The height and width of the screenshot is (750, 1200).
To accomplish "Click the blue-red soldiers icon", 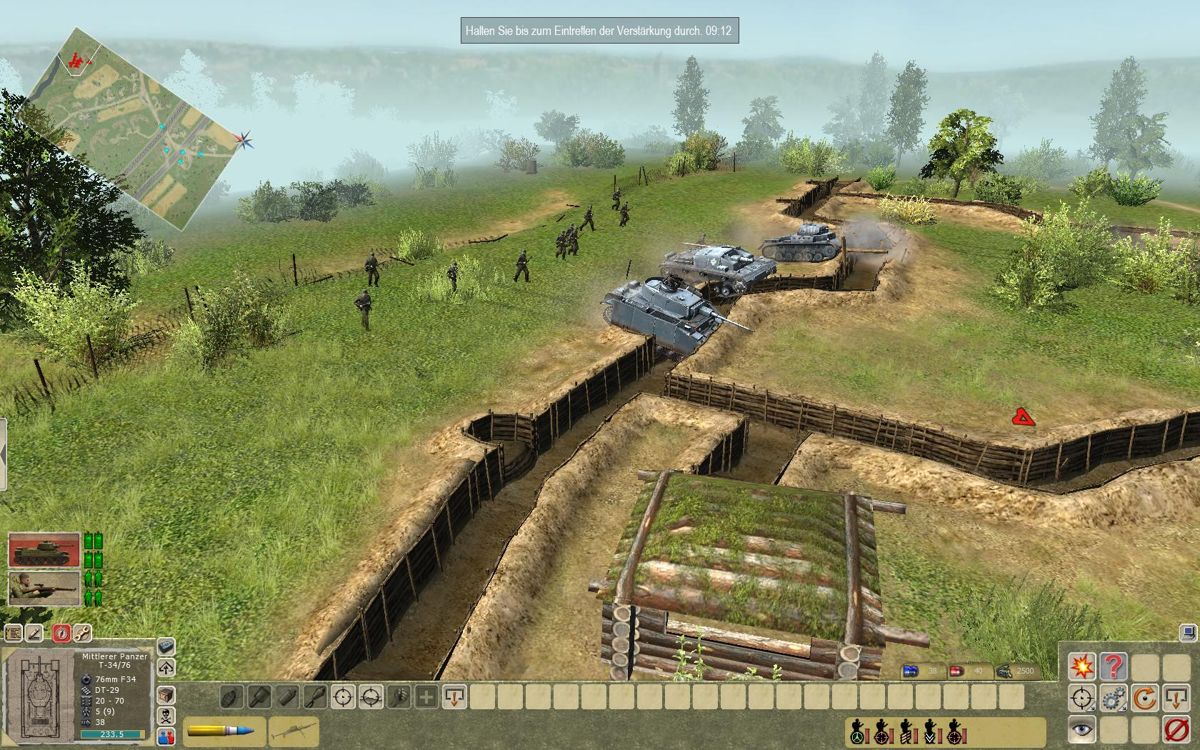I will [166, 736].
